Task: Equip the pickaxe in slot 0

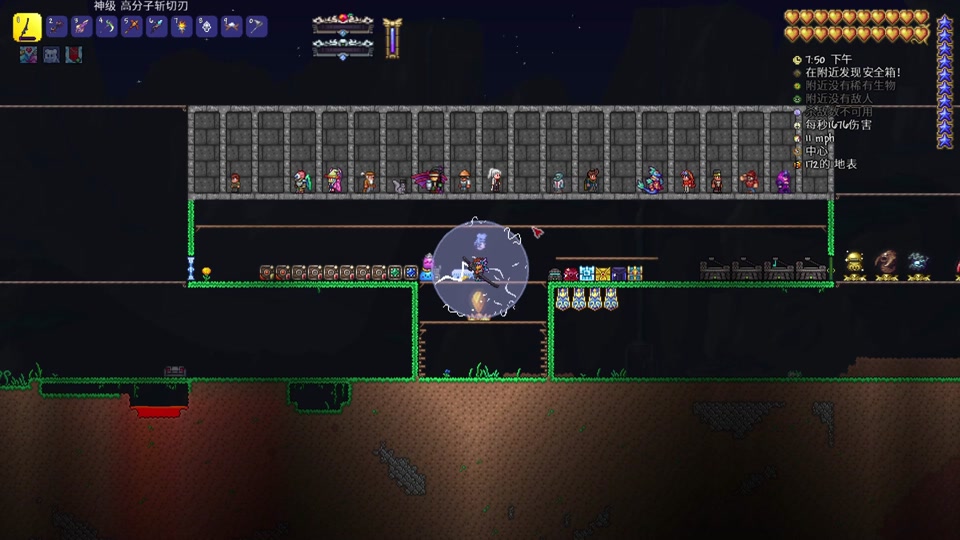Action: [257, 27]
